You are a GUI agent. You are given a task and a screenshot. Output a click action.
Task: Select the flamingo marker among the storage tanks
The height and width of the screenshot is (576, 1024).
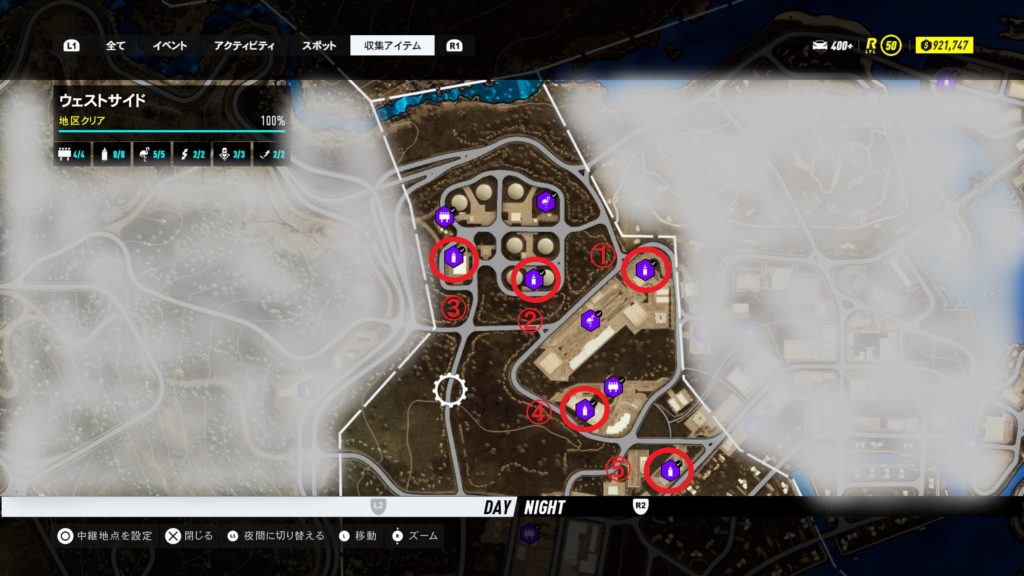pyautogui.click(x=546, y=203)
